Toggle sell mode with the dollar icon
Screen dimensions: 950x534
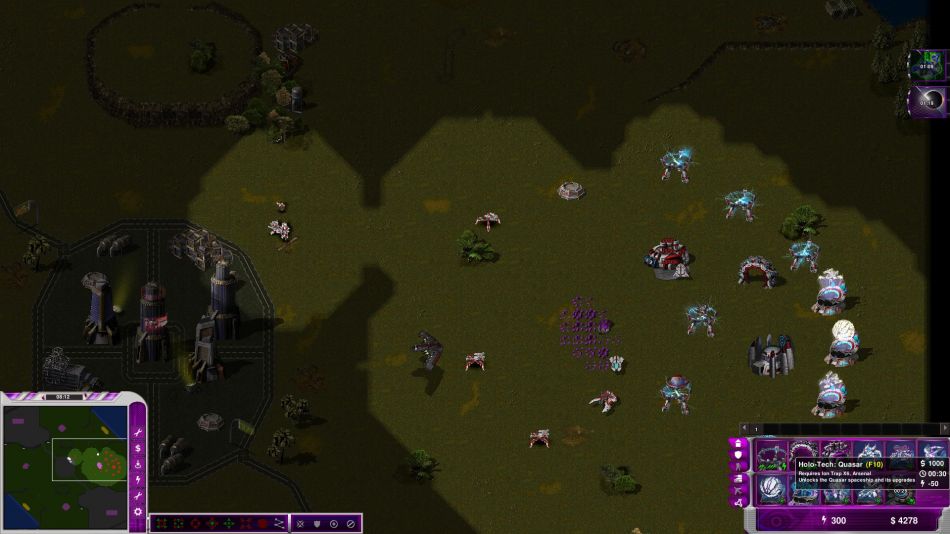click(x=138, y=446)
